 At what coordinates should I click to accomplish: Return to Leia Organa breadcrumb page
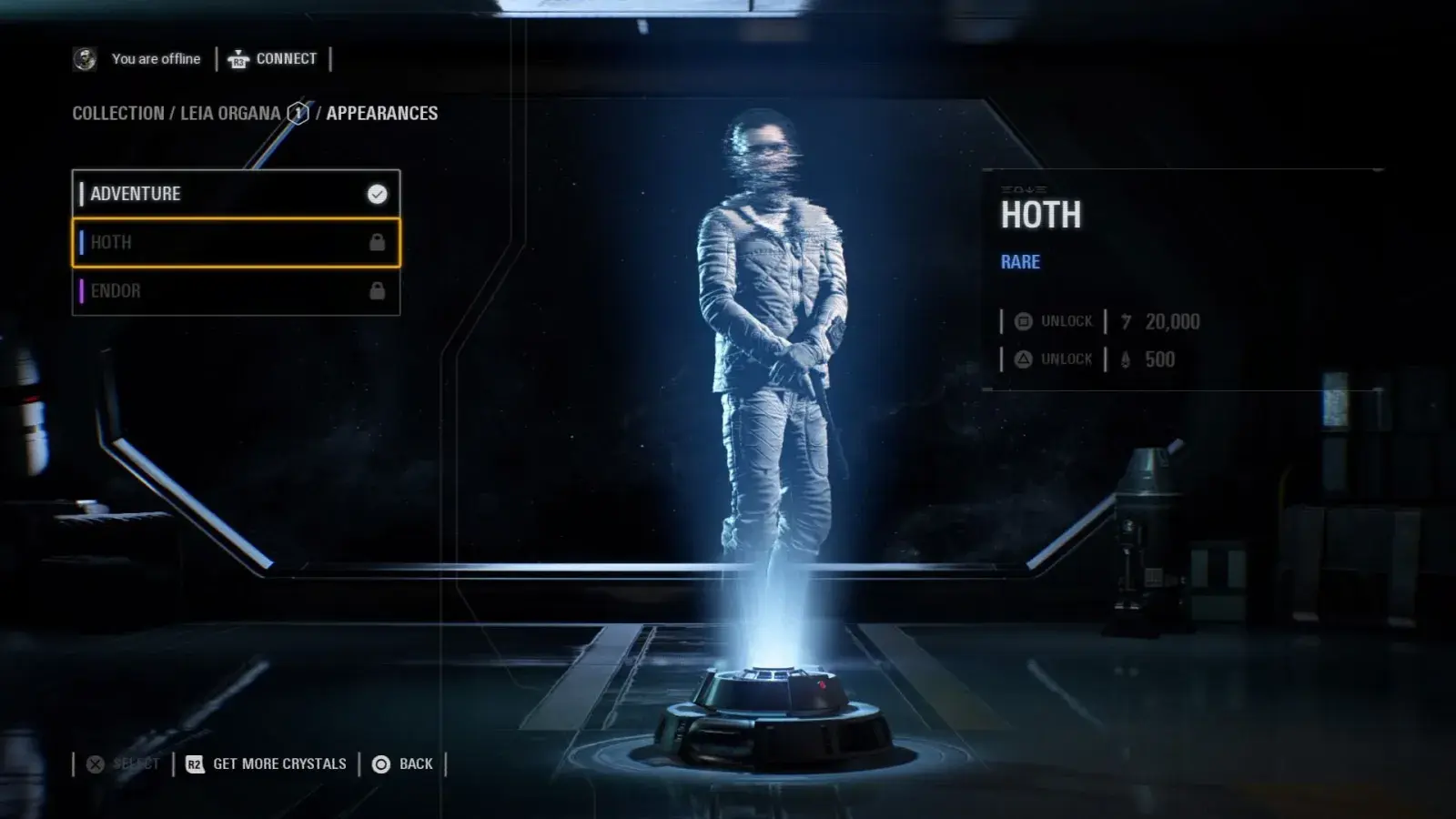[230, 114]
